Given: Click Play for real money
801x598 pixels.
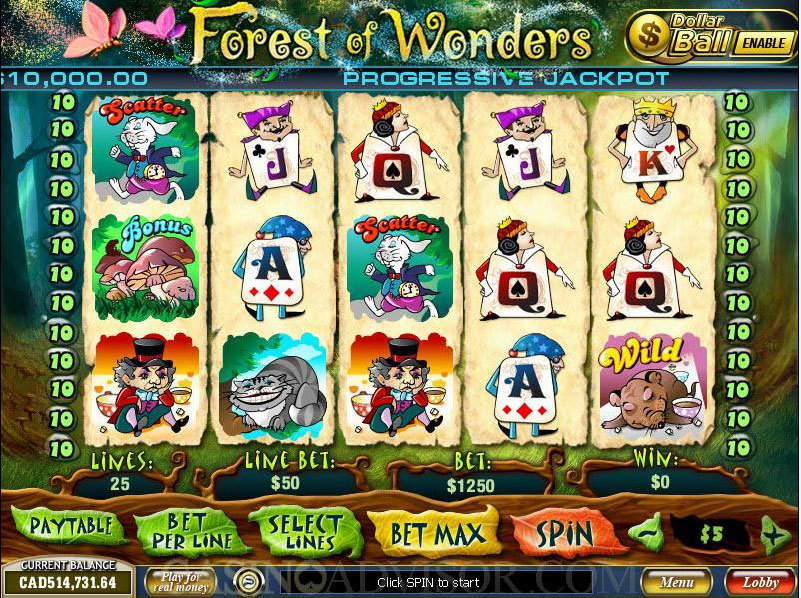Looking at the screenshot, I should point(180,580).
